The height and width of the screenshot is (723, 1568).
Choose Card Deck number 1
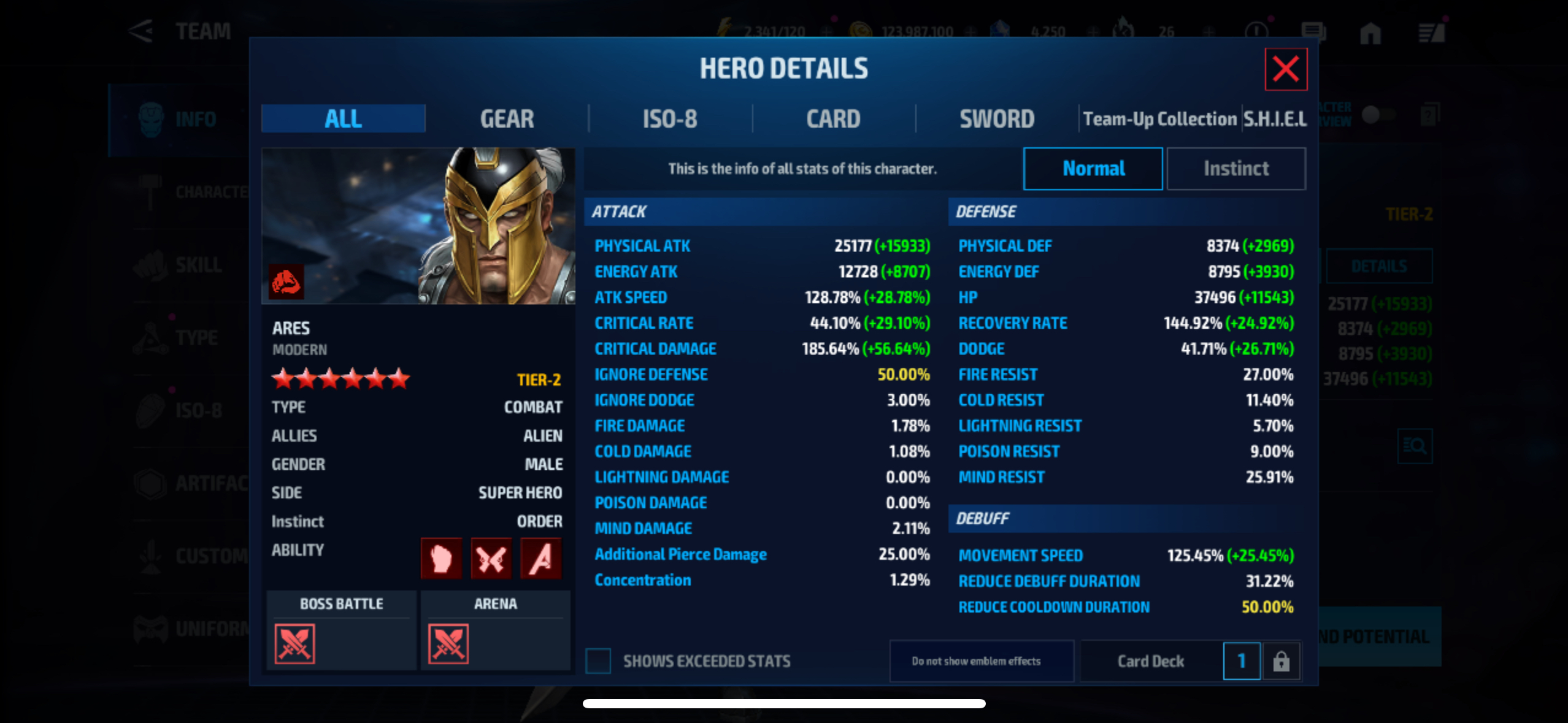point(1241,661)
